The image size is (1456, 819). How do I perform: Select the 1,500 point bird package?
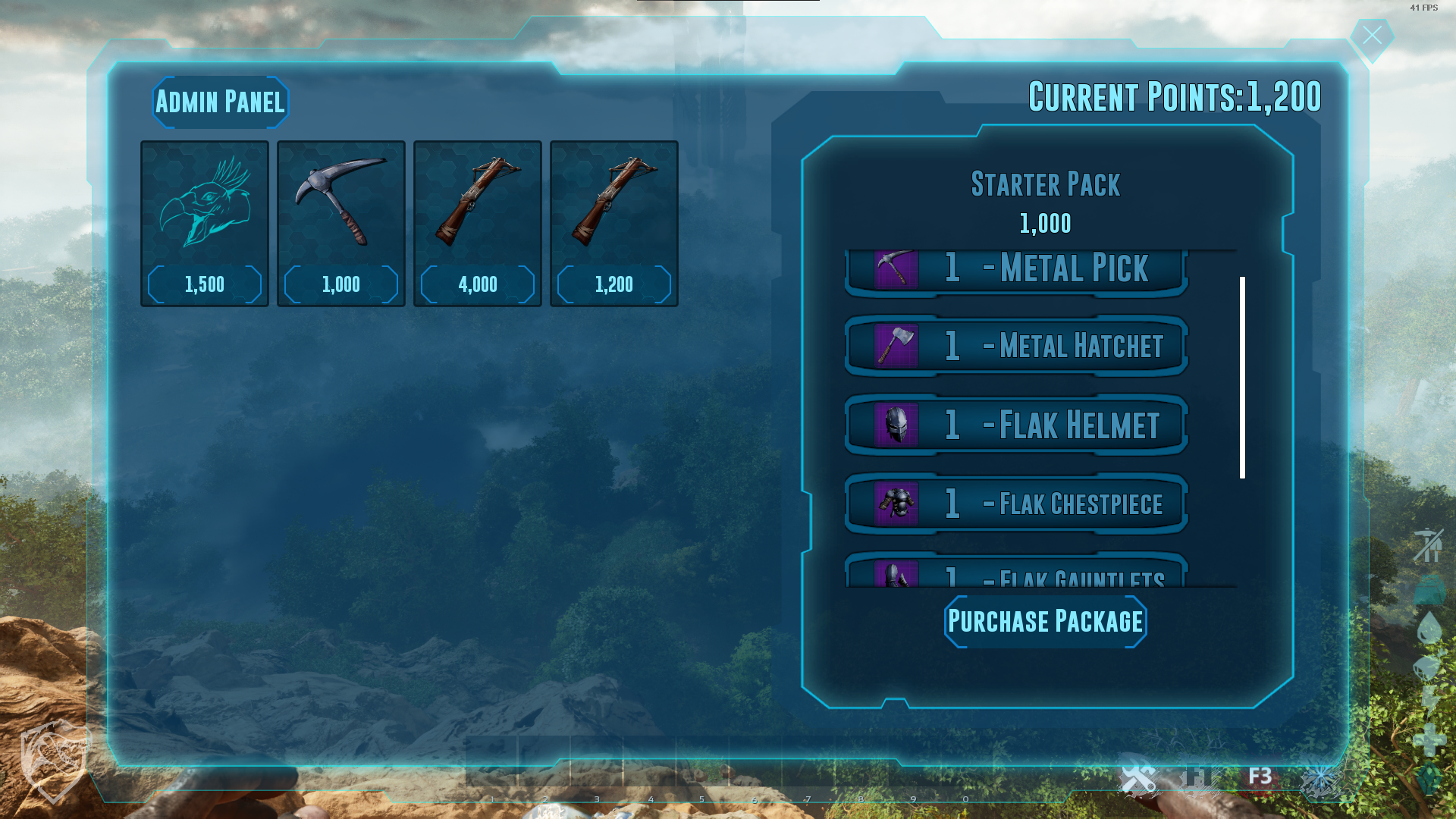click(x=205, y=223)
